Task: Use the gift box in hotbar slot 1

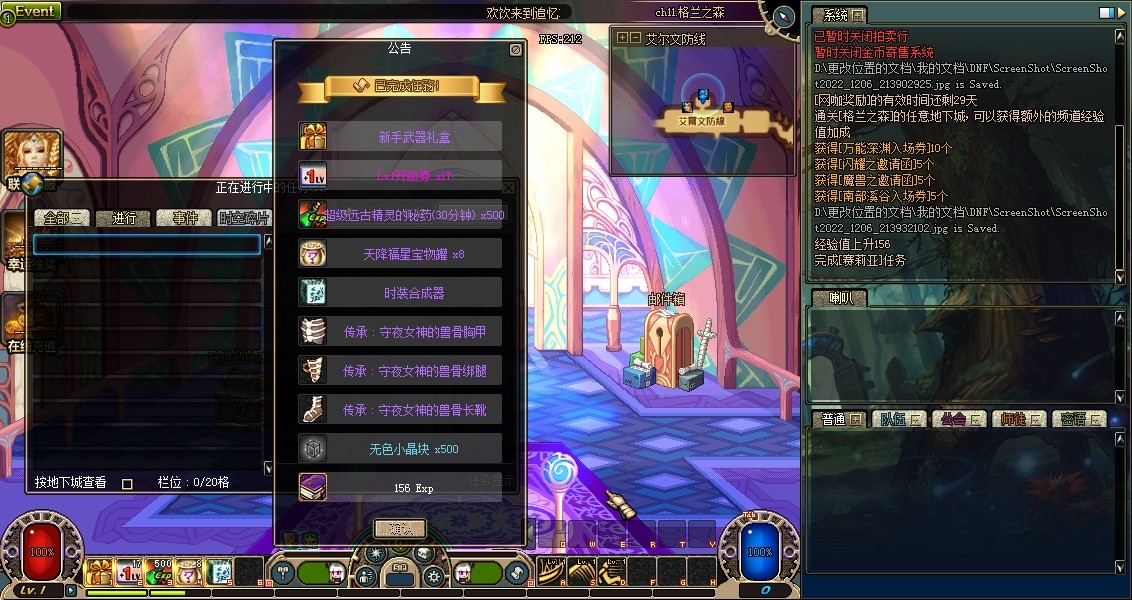Action: (x=99, y=572)
